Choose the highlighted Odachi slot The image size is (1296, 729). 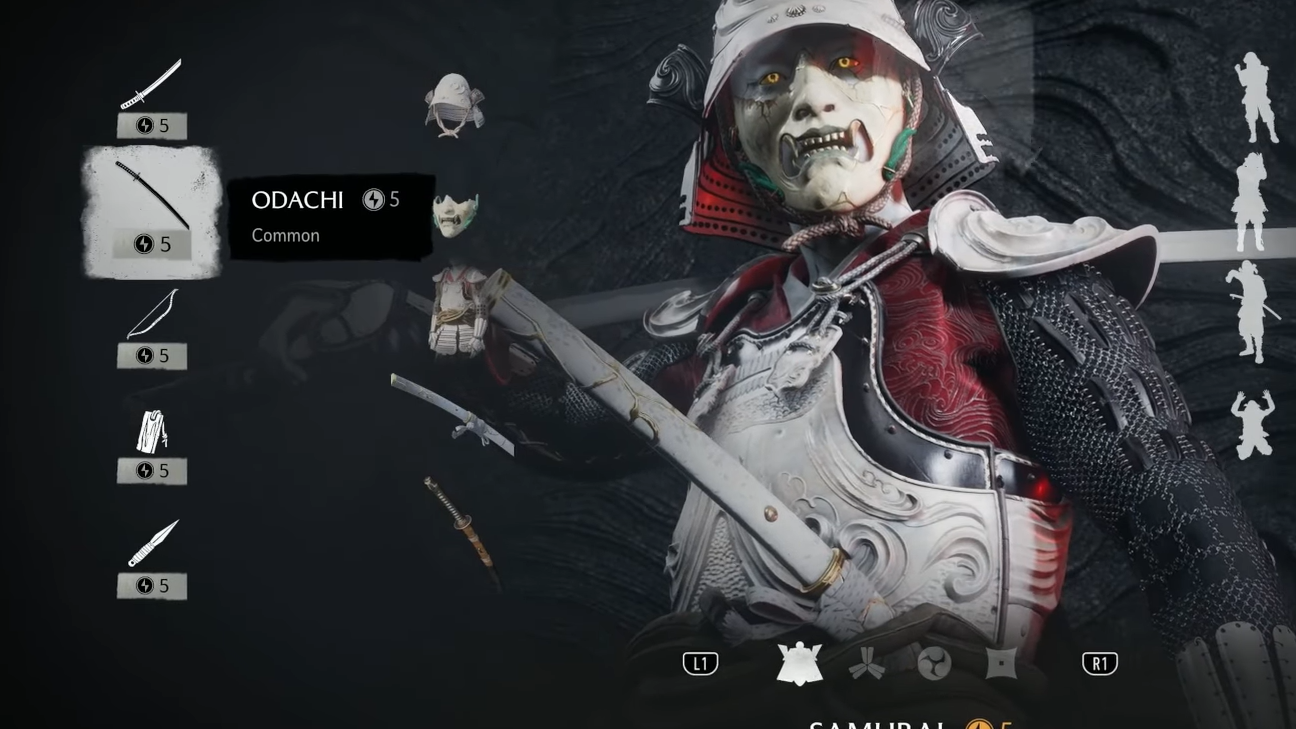tap(151, 211)
